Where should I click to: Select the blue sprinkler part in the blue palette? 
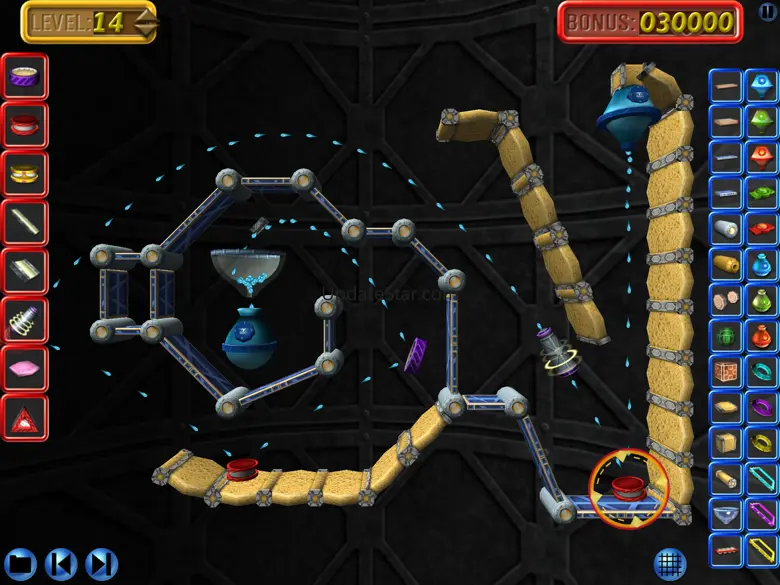pos(761,84)
